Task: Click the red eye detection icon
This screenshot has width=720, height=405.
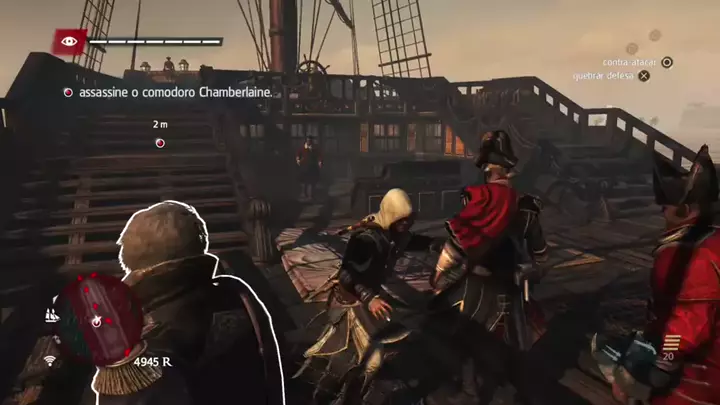Action: (x=69, y=42)
